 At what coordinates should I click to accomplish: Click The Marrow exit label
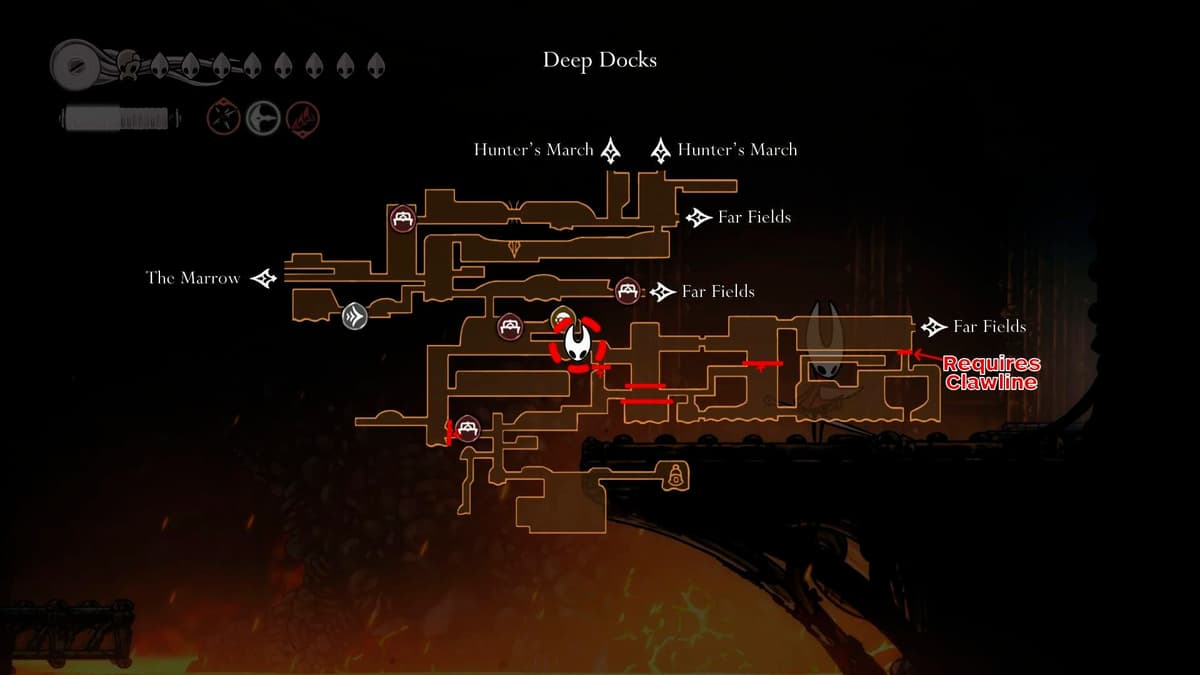pos(193,278)
